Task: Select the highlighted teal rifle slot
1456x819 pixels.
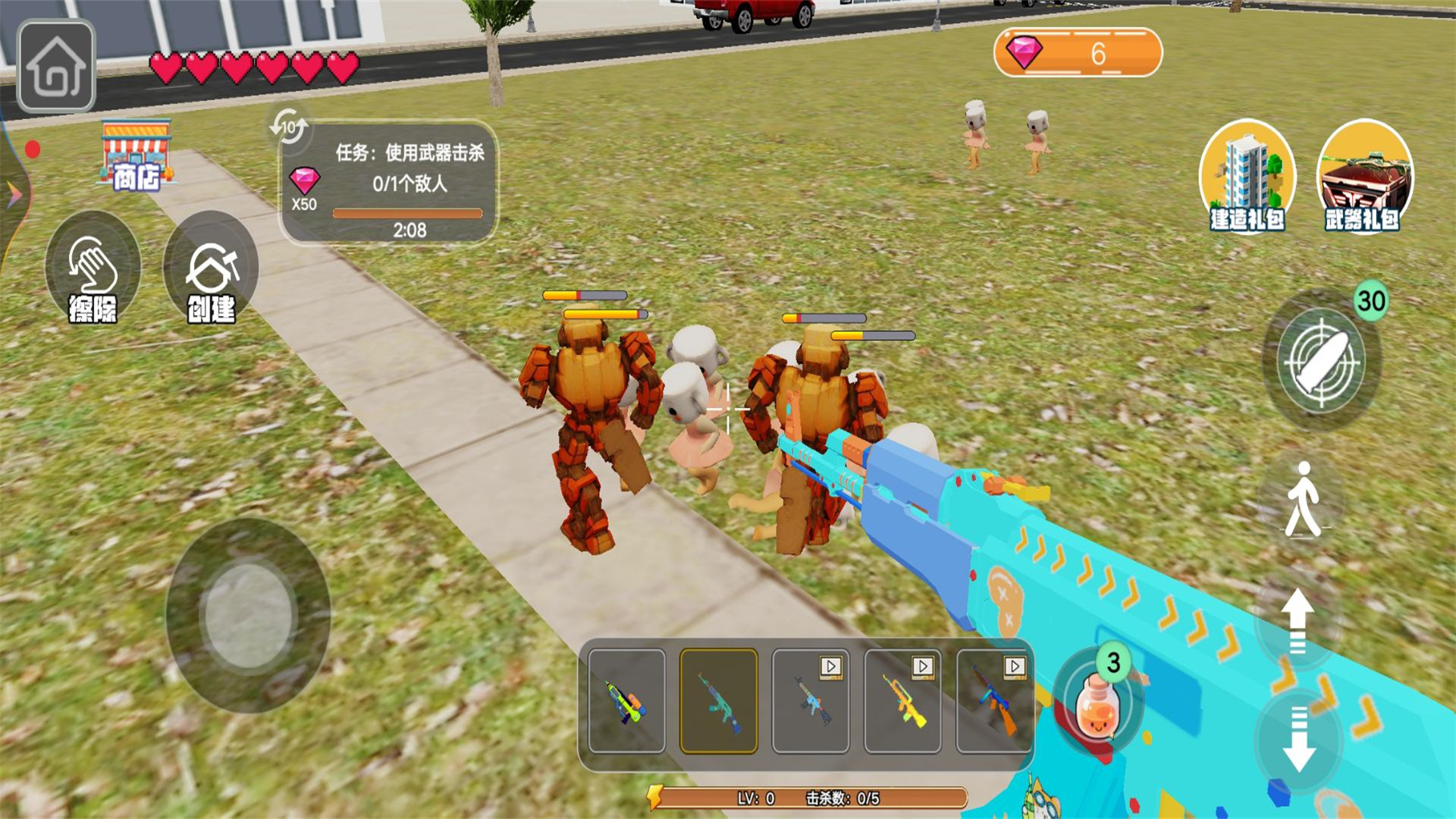Action: pyautogui.click(x=718, y=701)
